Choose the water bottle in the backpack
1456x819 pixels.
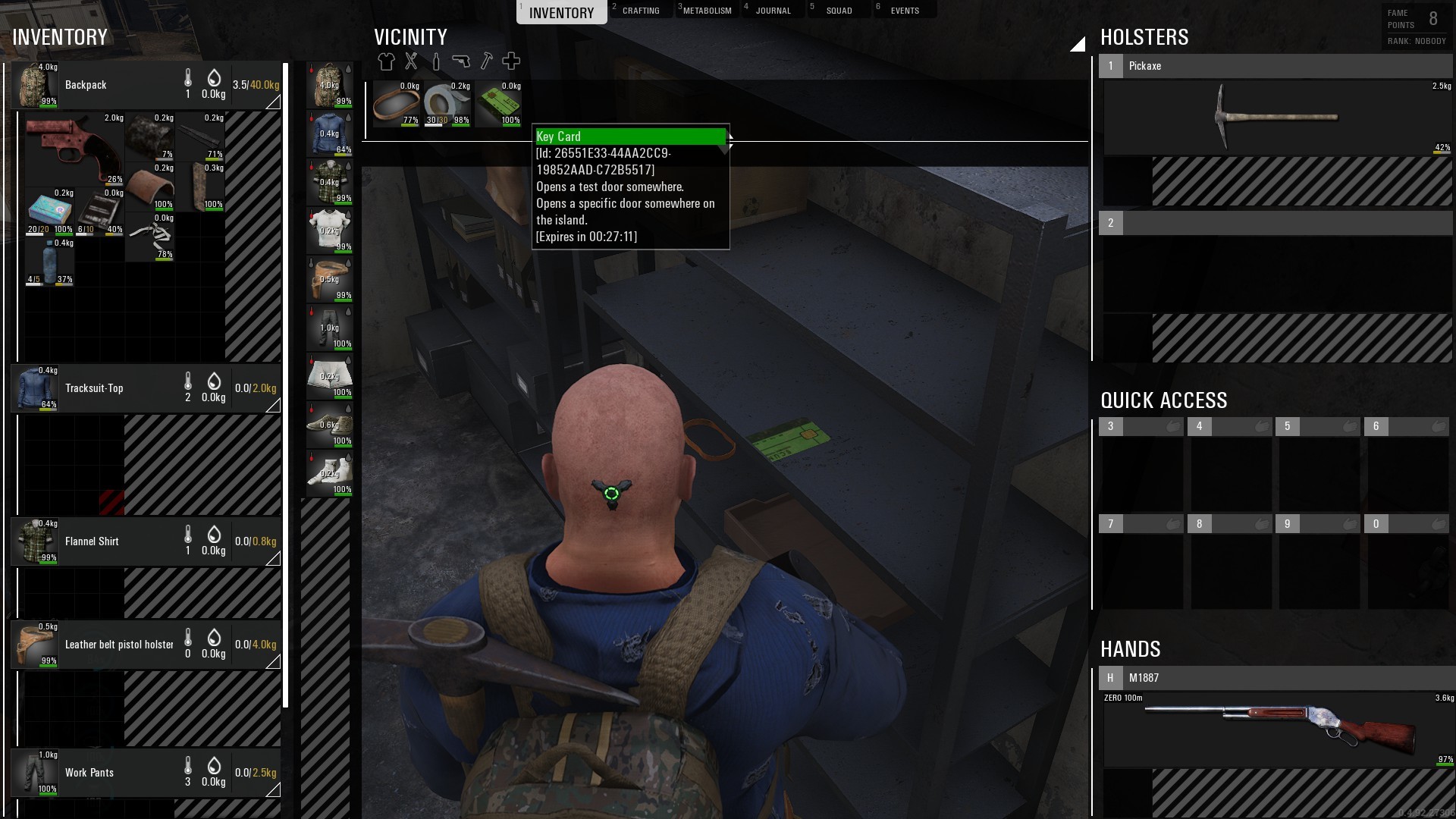(x=49, y=262)
